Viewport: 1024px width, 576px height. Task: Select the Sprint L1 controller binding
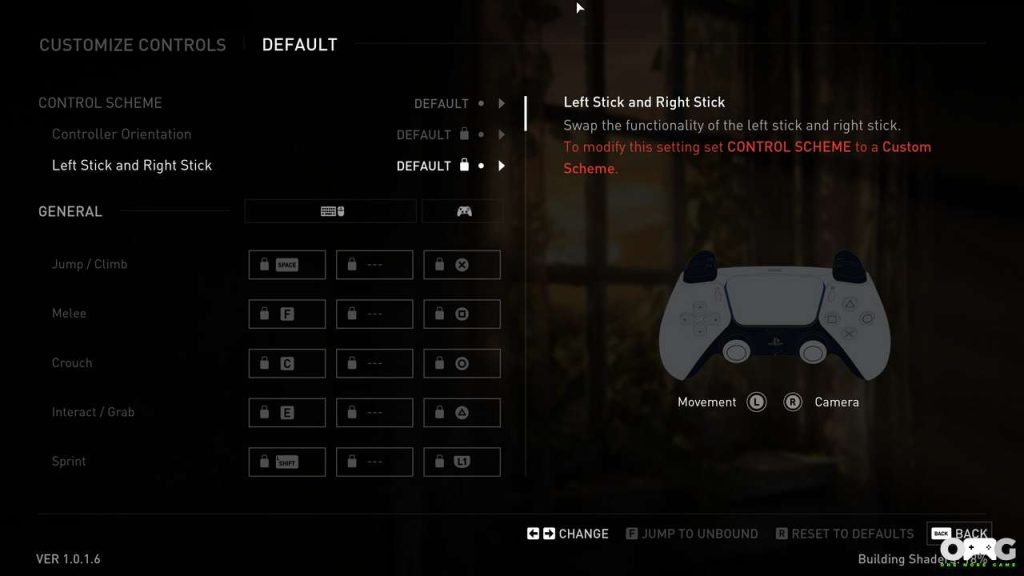pyautogui.click(x=462, y=461)
